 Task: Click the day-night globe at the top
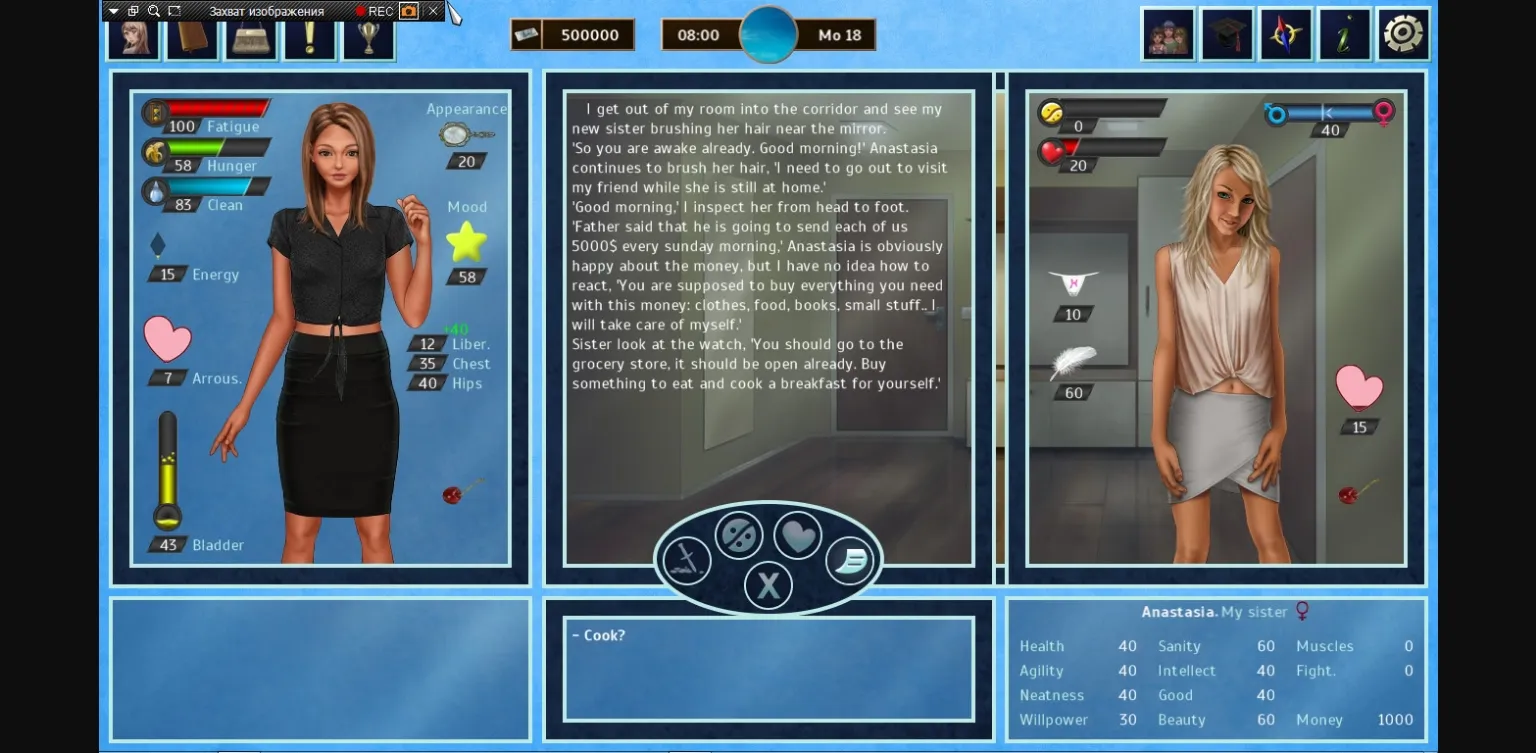pyautogui.click(x=769, y=34)
